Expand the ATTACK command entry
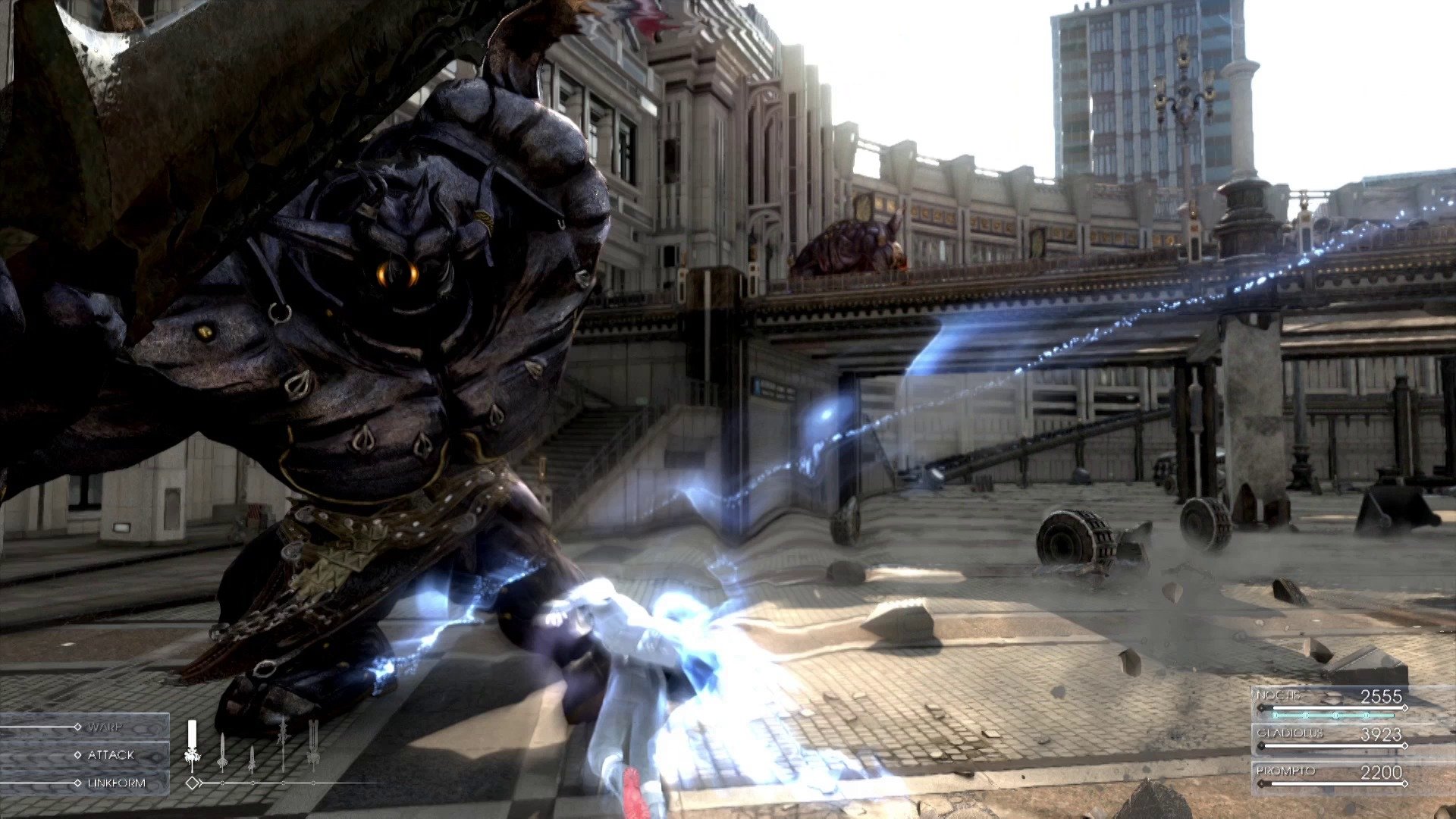 click(111, 755)
